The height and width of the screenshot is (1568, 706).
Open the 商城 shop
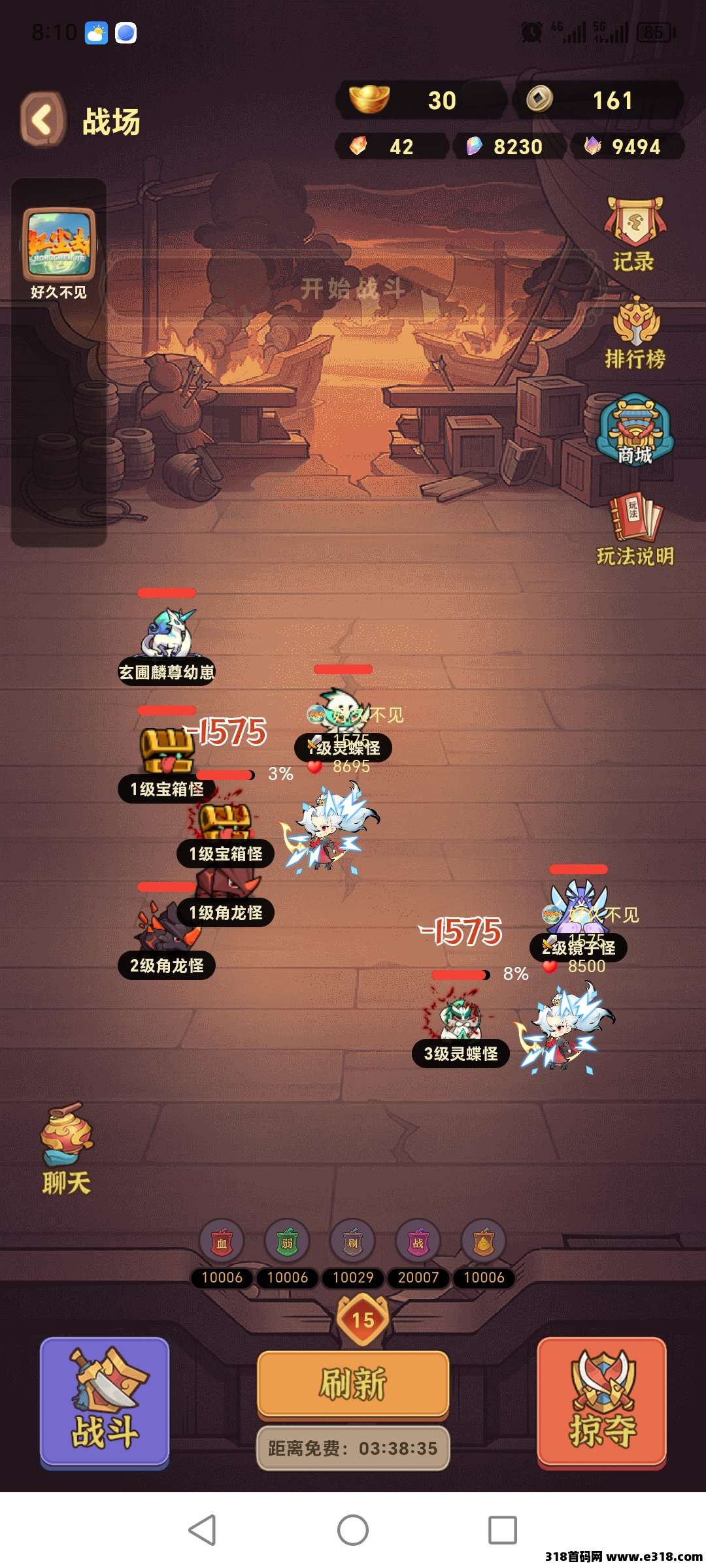[635, 429]
